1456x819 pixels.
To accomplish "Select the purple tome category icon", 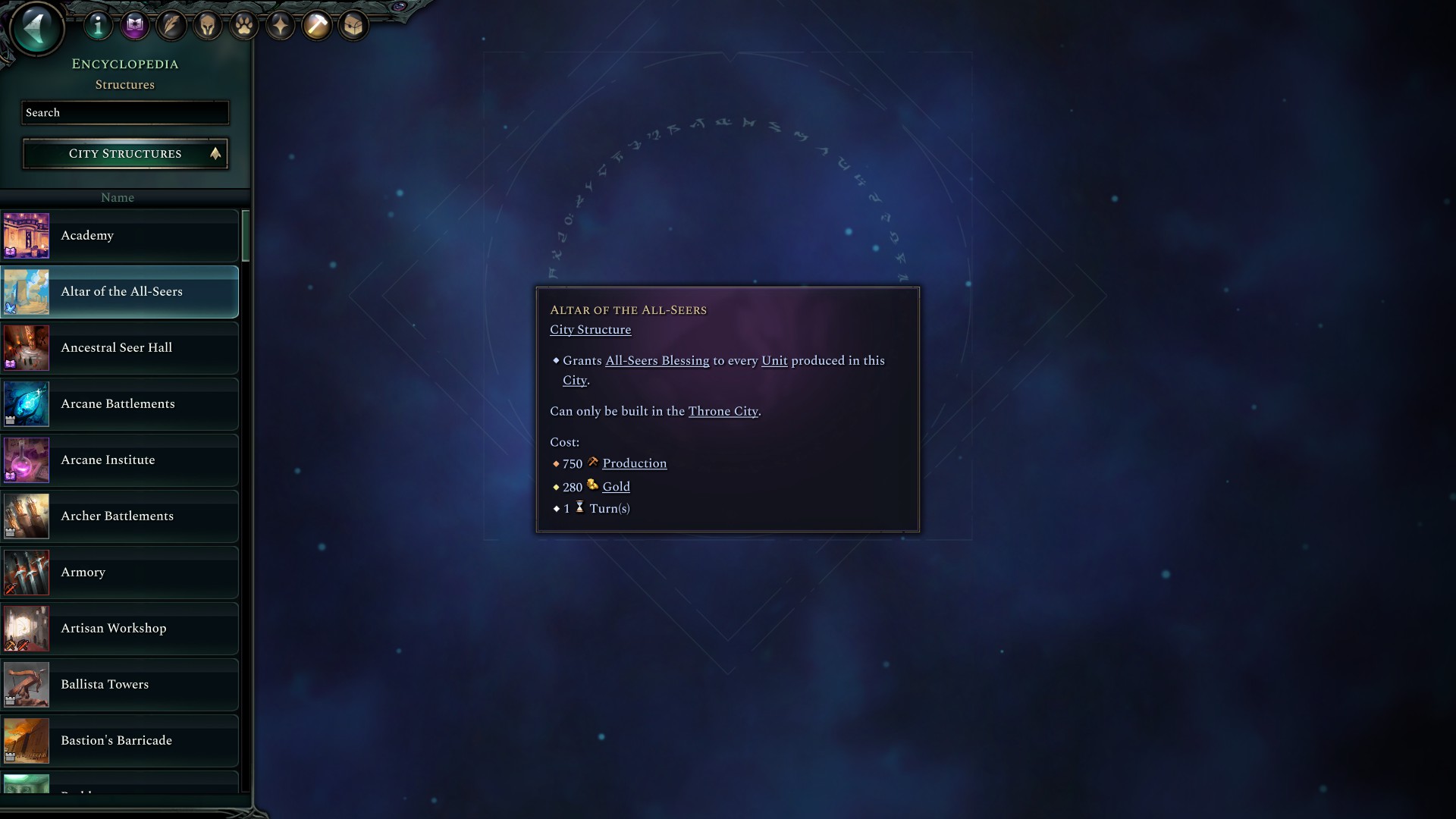I will pyautogui.click(x=135, y=24).
